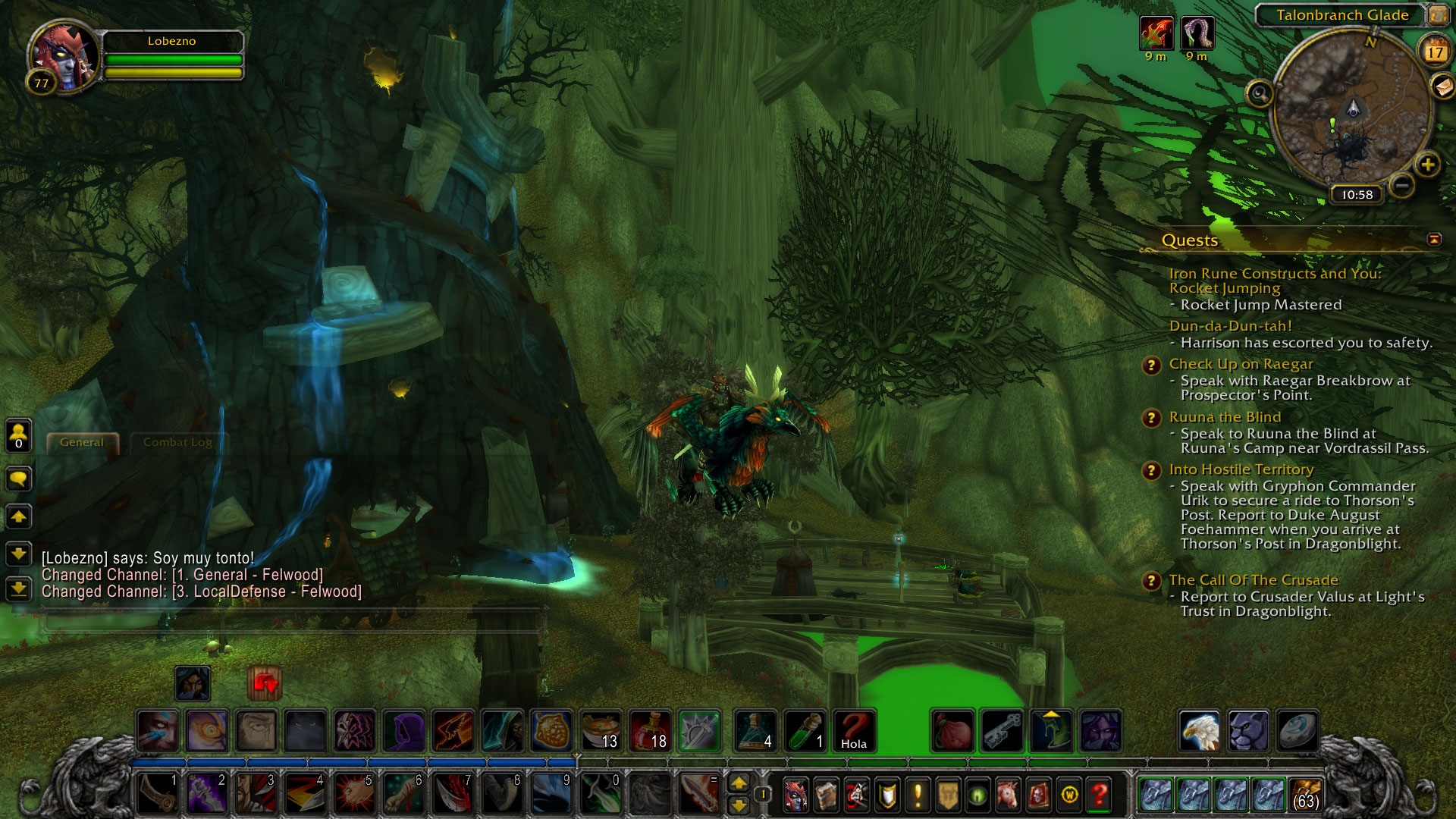The width and height of the screenshot is (1456, 819).
Task: Collapse the Quests tracker panel
Action: pyautogui.click(x=1434, y=240)
